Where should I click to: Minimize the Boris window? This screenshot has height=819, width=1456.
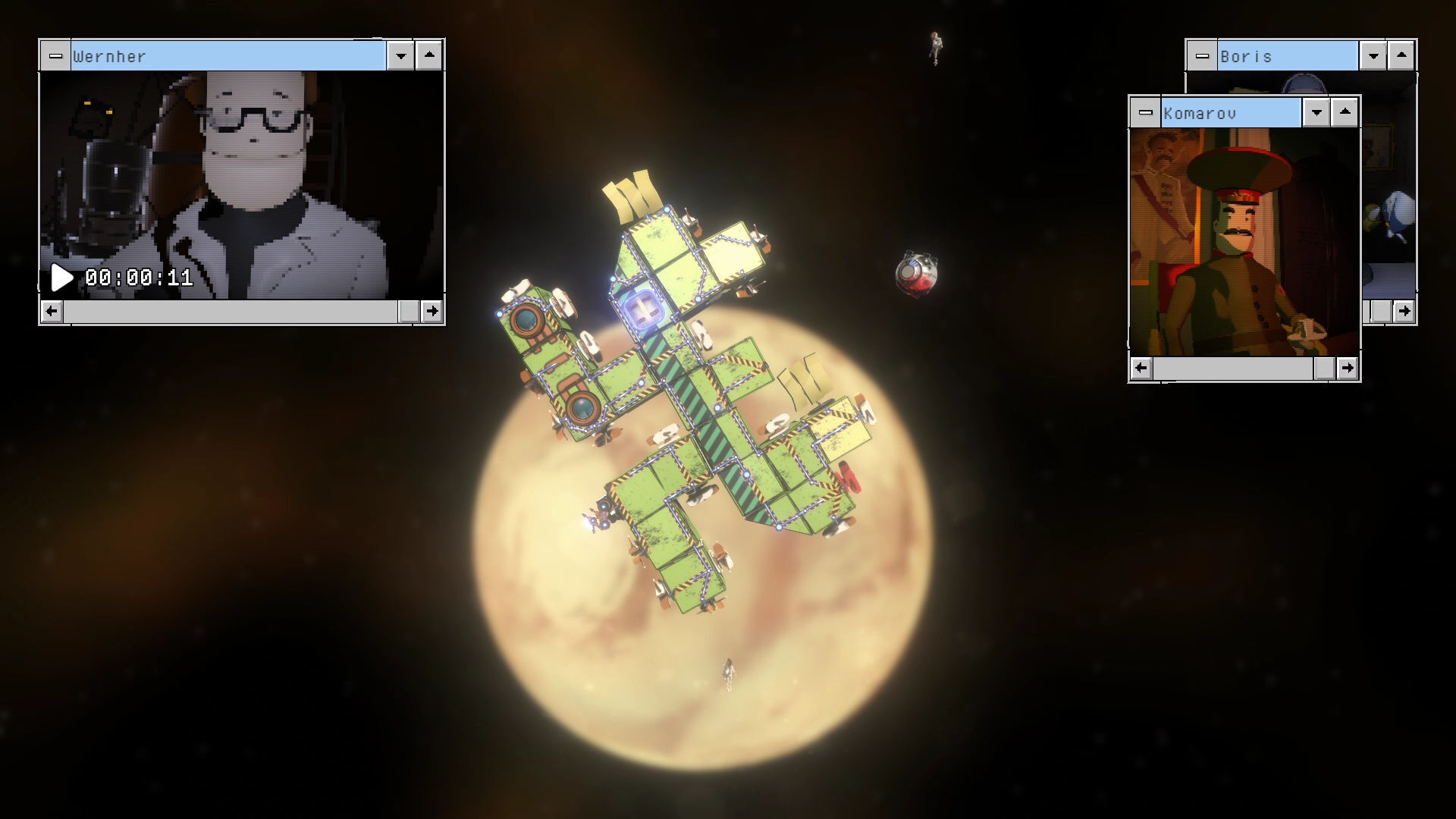[1202, 56]
